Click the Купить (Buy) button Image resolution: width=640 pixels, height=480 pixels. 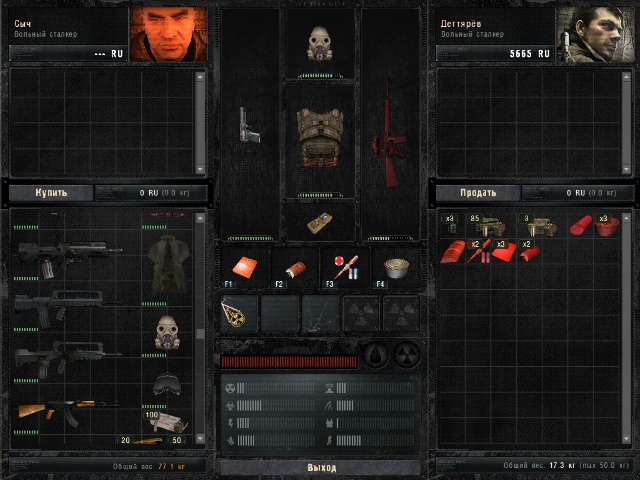pos(51,192)
